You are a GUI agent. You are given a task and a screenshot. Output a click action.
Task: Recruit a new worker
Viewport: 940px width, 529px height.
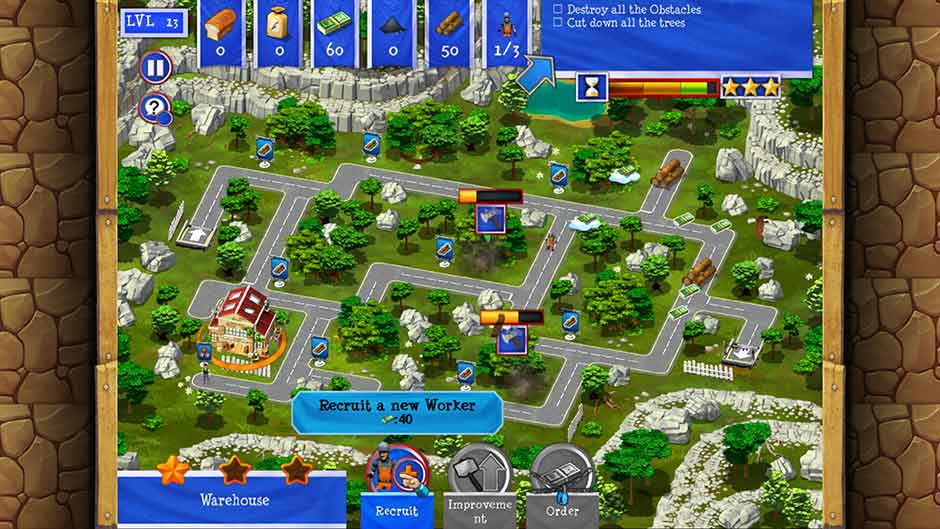tap(397, 478)
